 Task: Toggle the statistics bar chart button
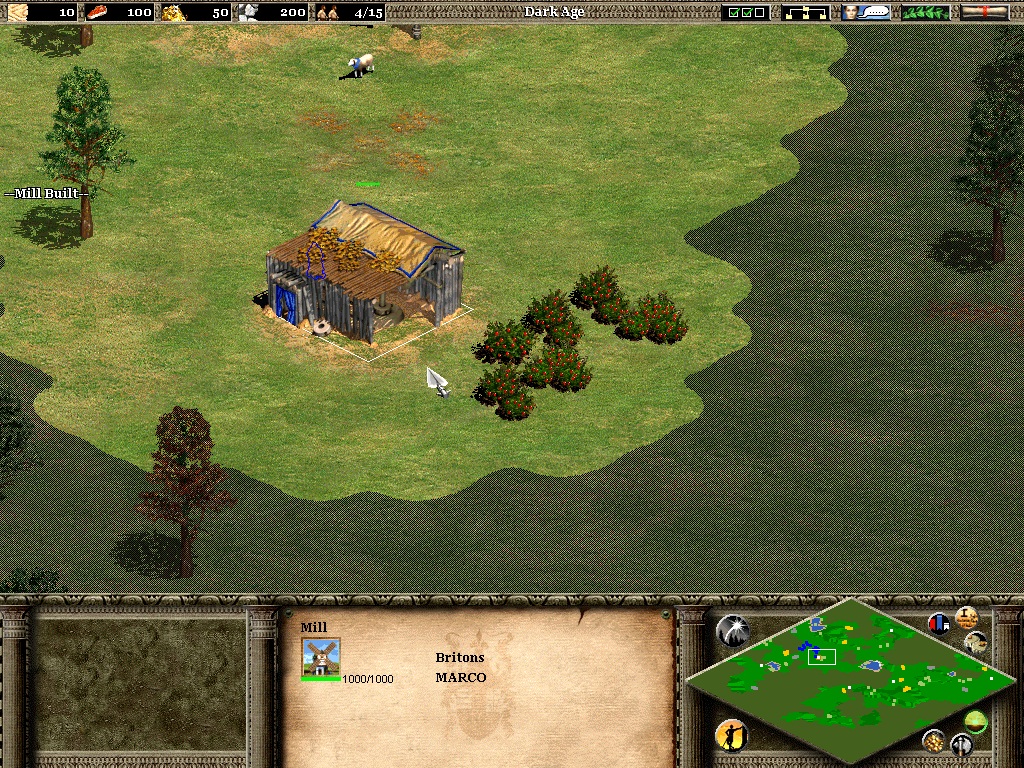939,624
